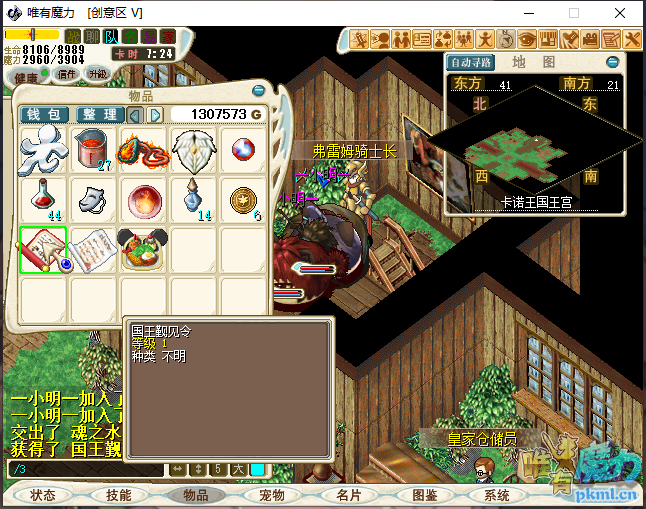Select the gold coin item with 6
This screenshot has height=509, width=646.
[243, 200]
